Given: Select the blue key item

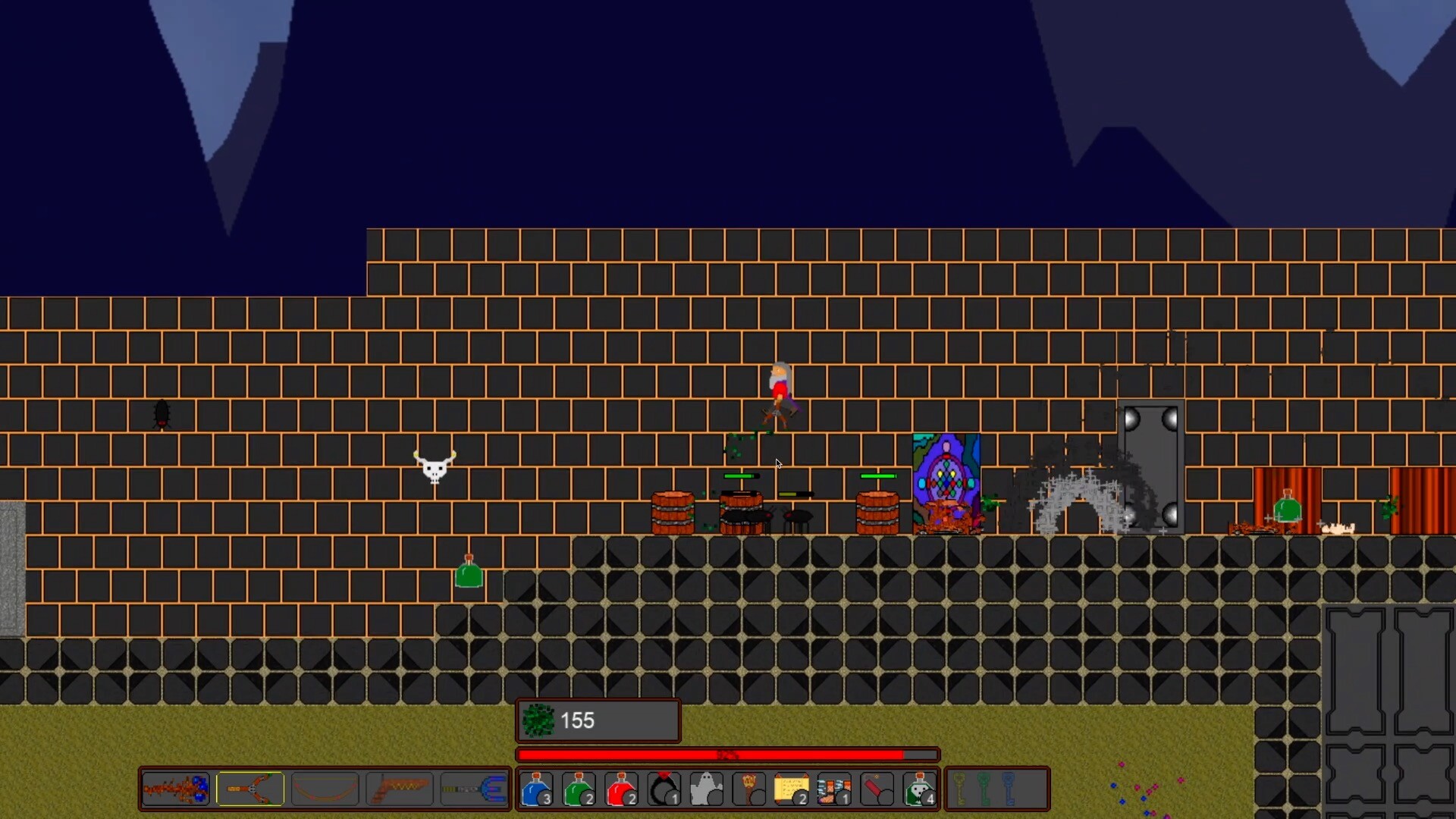Looking at the screenshot, I should (1009, 789).
